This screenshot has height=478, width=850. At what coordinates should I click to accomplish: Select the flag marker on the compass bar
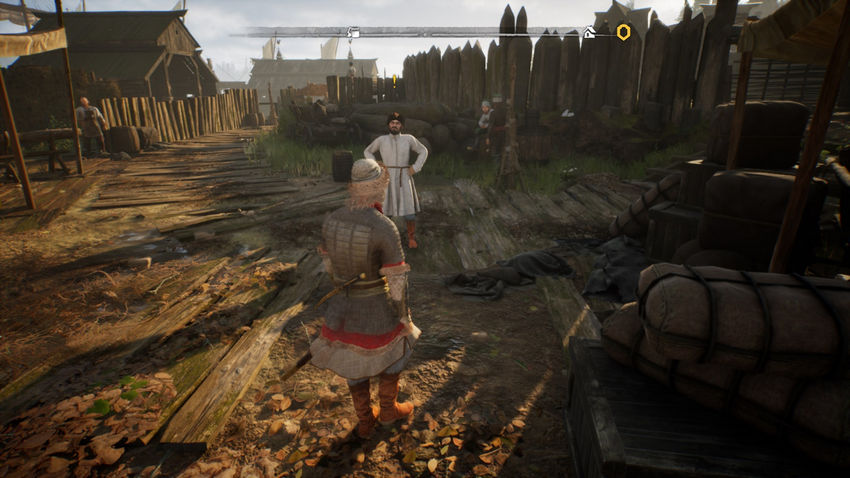pos(353,33)
